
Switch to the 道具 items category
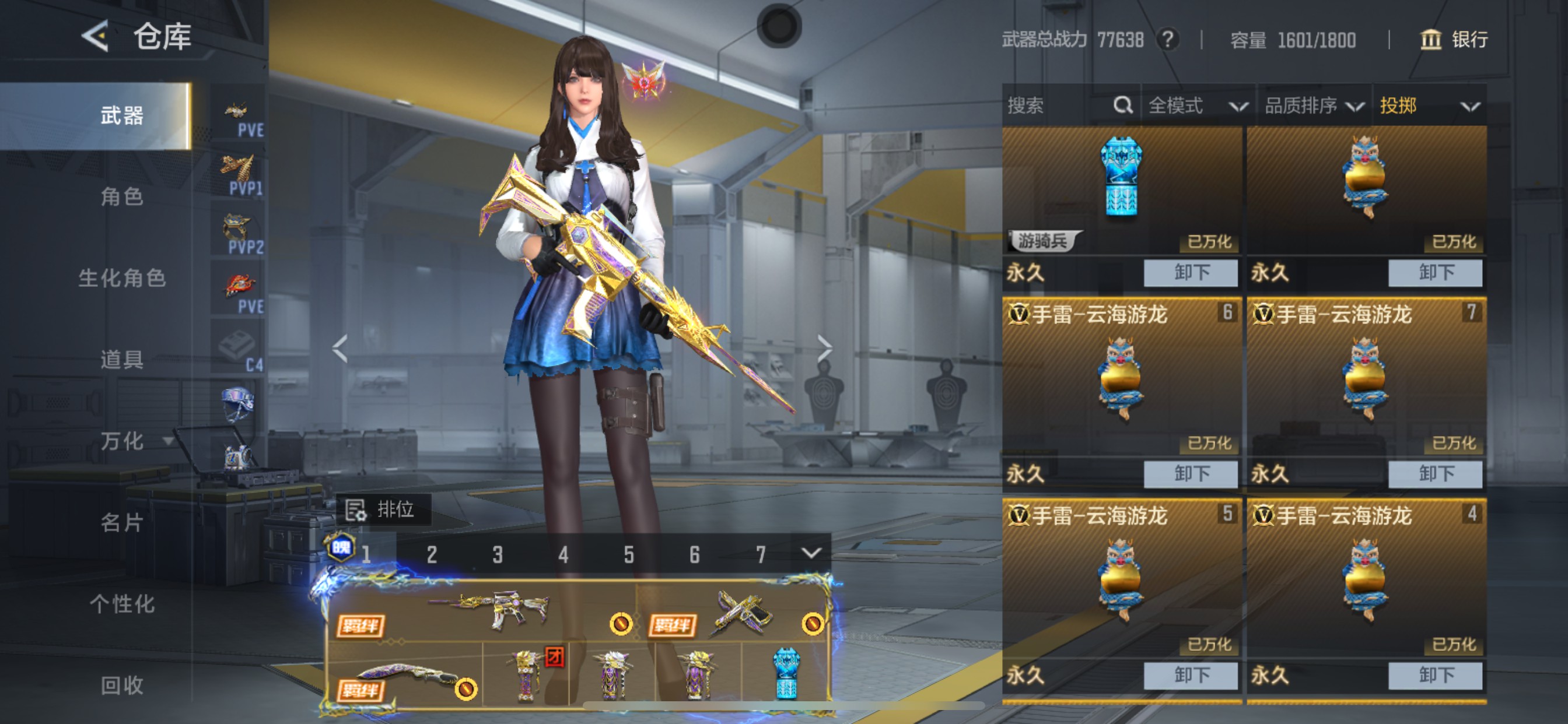122,360
